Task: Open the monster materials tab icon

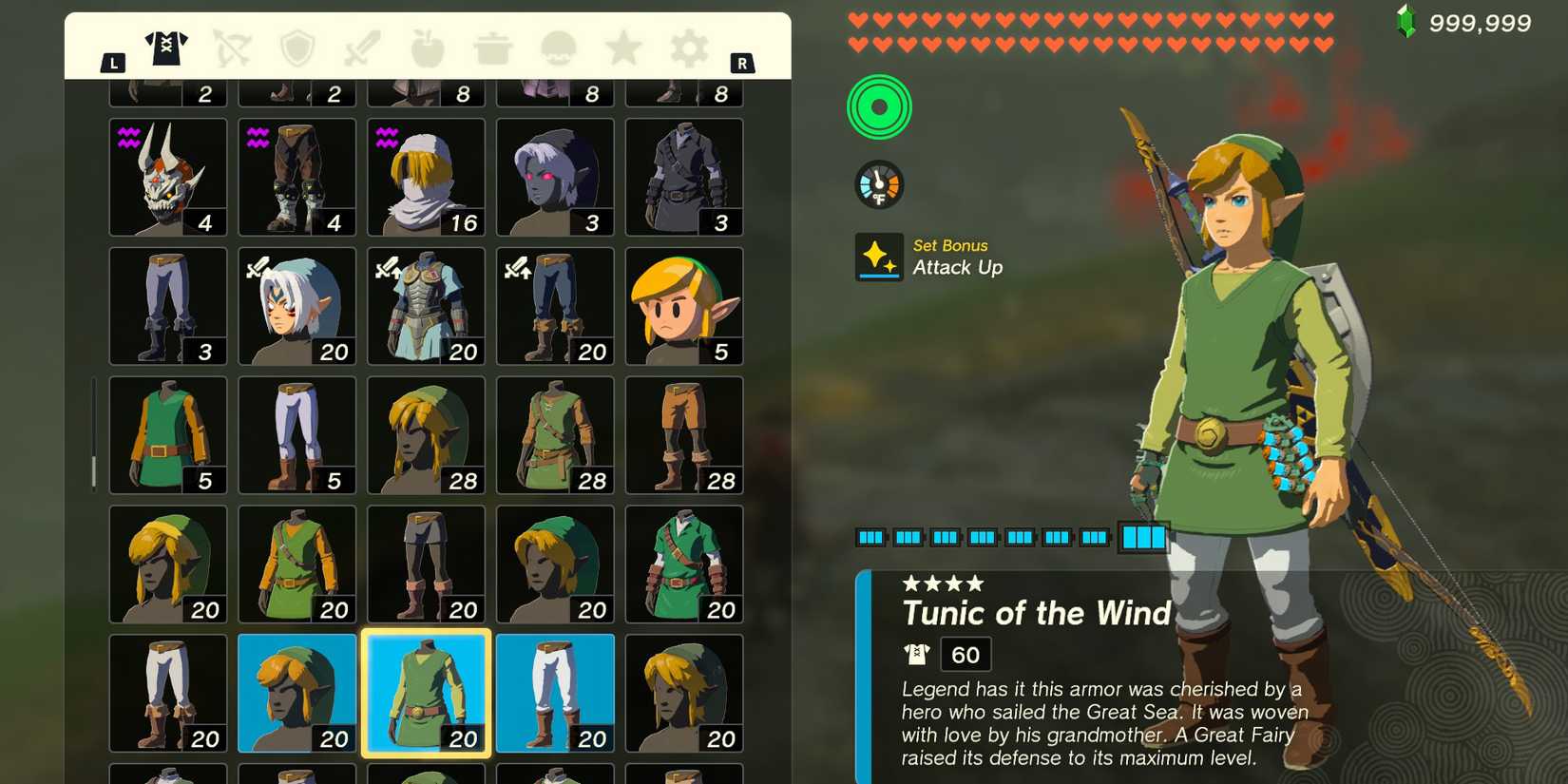Action: click(556, 49)
